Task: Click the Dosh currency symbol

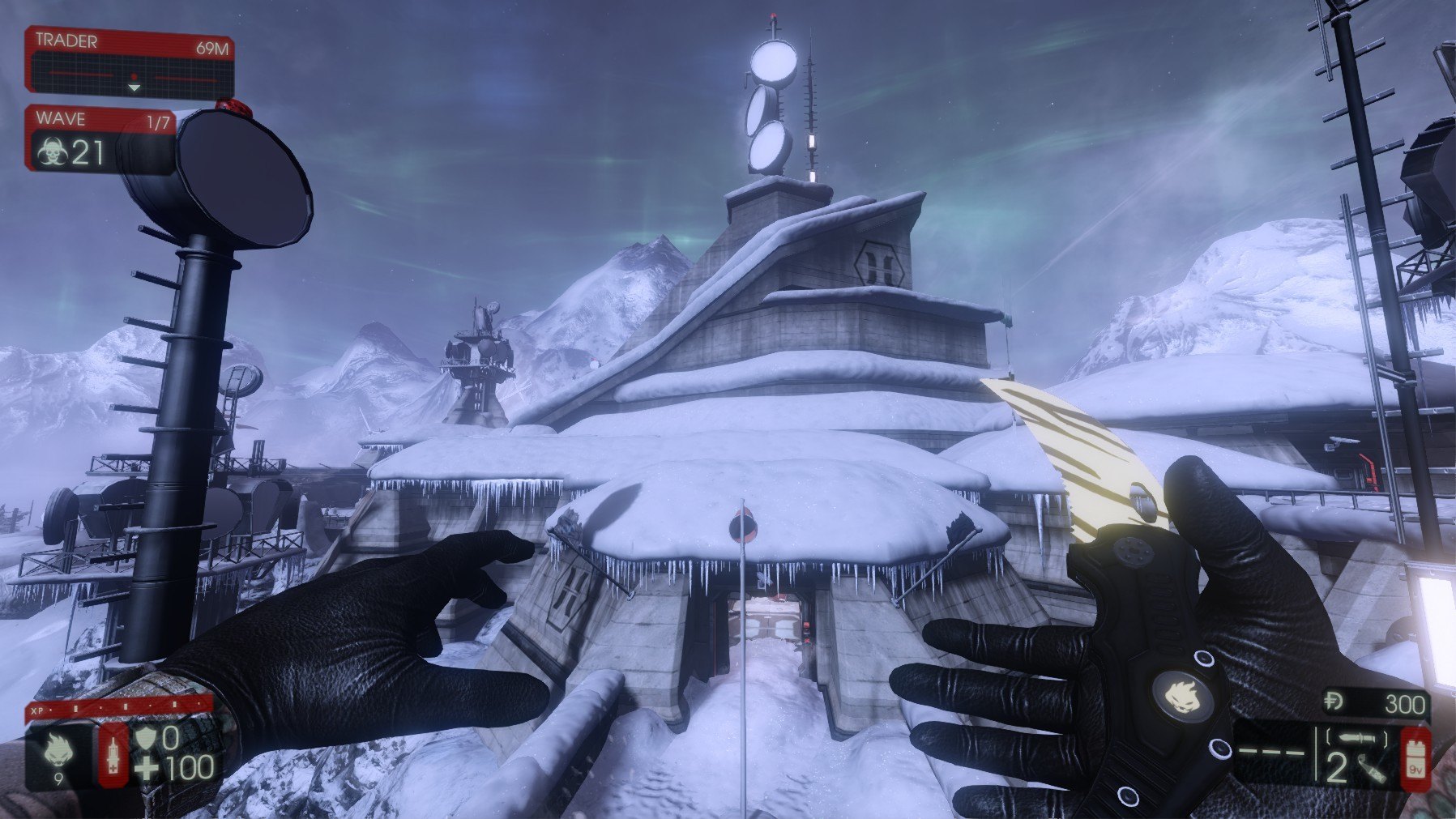Action: point(1334,702)
